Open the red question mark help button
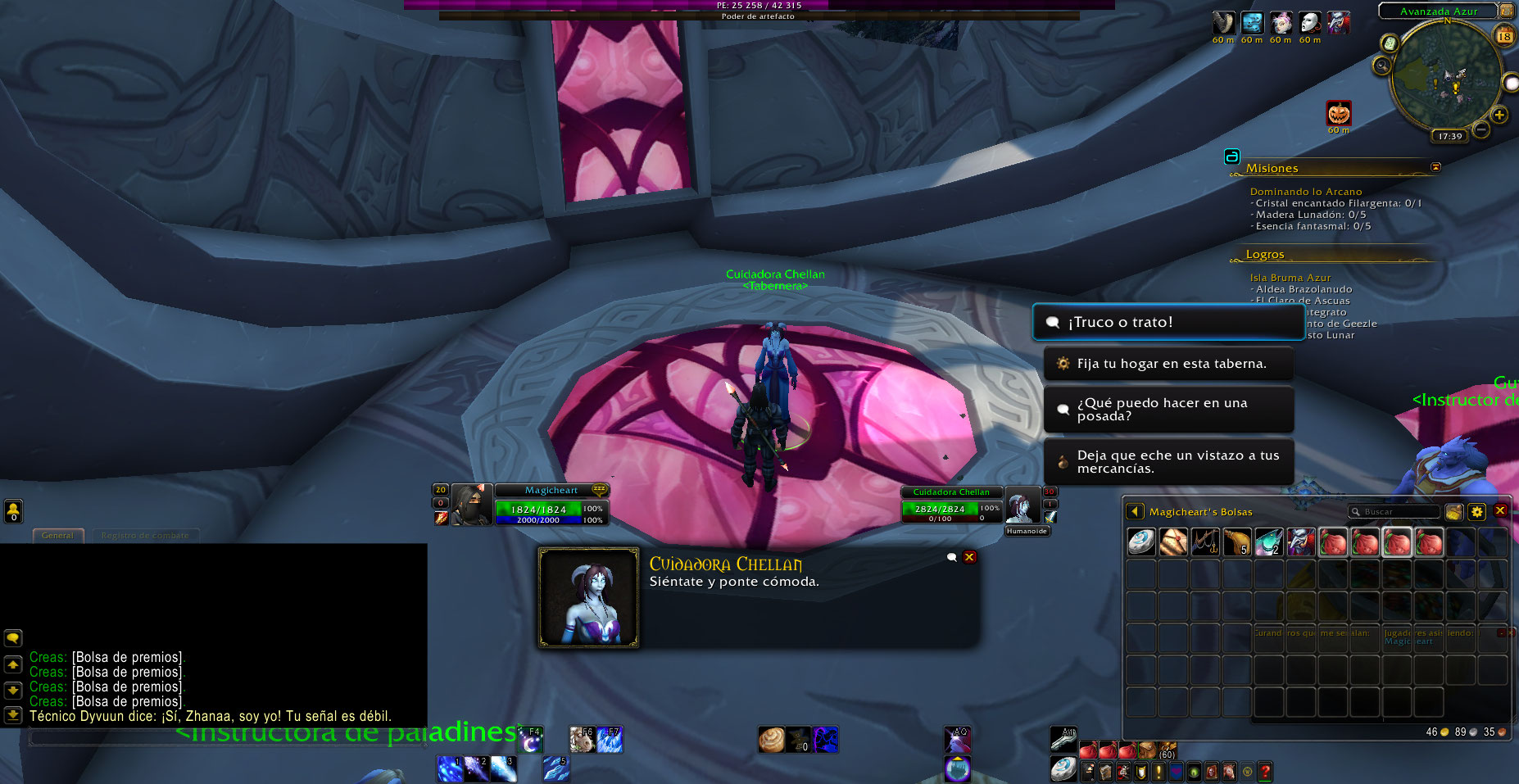 (x=1265, y=771)
